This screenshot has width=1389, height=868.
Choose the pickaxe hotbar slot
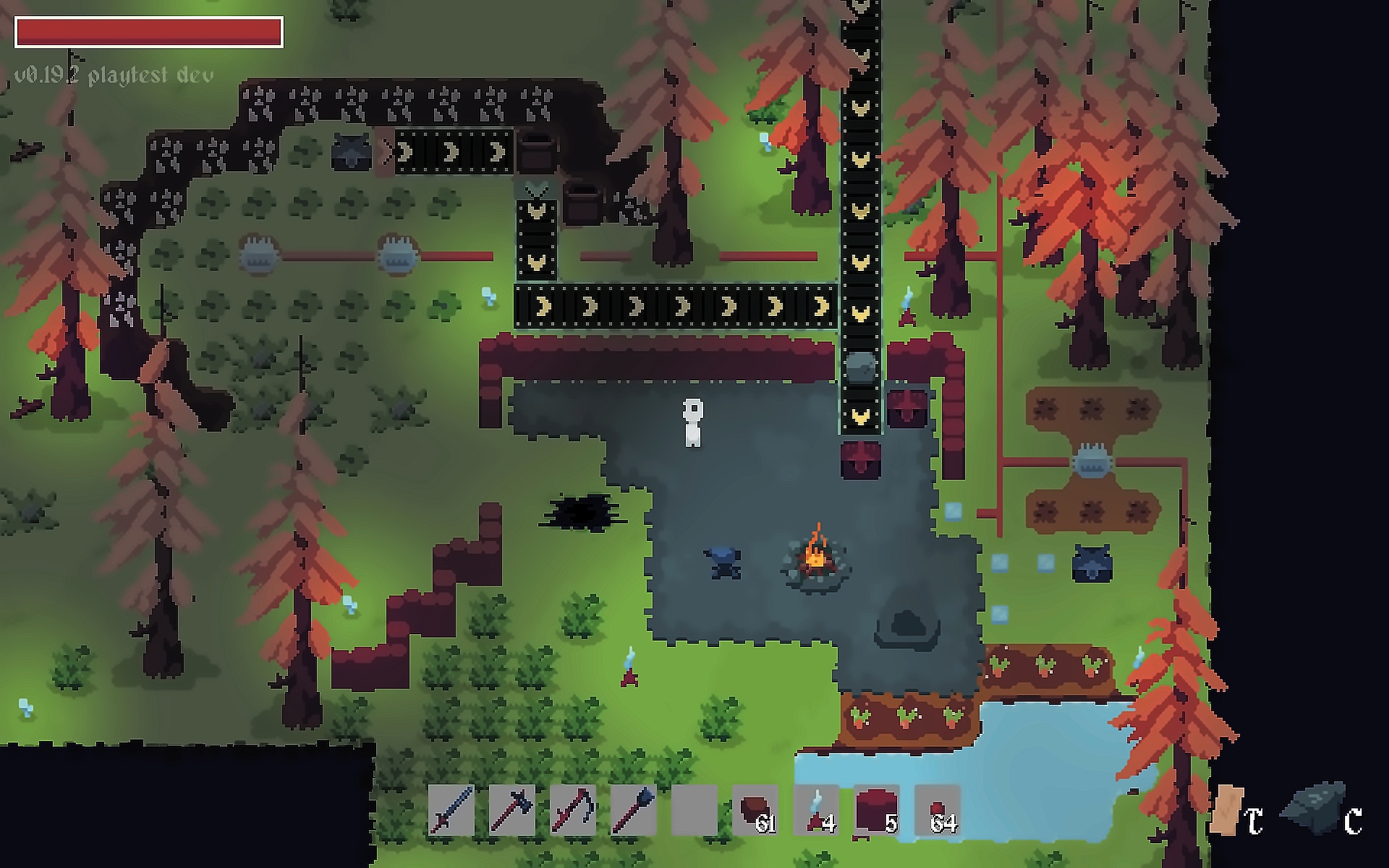573,810
